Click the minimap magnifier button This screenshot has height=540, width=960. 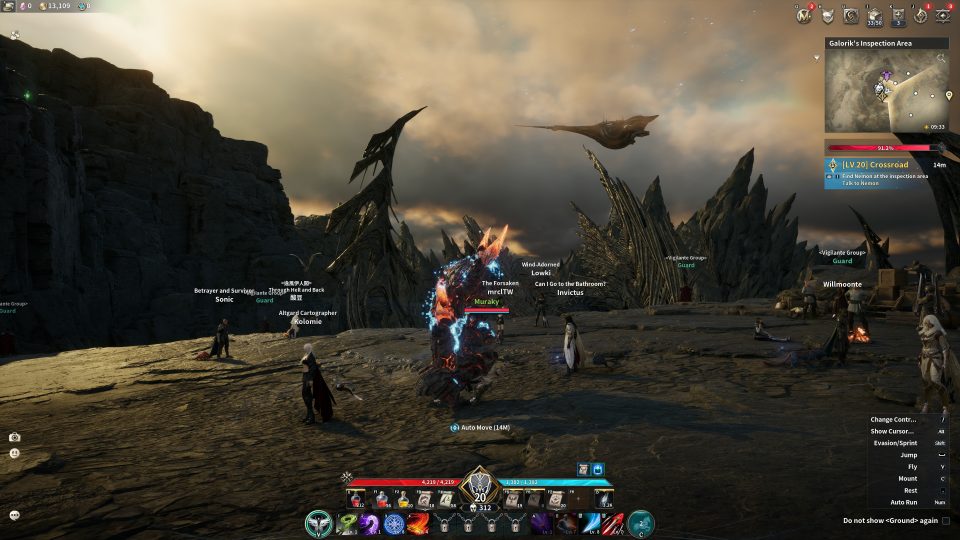[x=941, y=59]
